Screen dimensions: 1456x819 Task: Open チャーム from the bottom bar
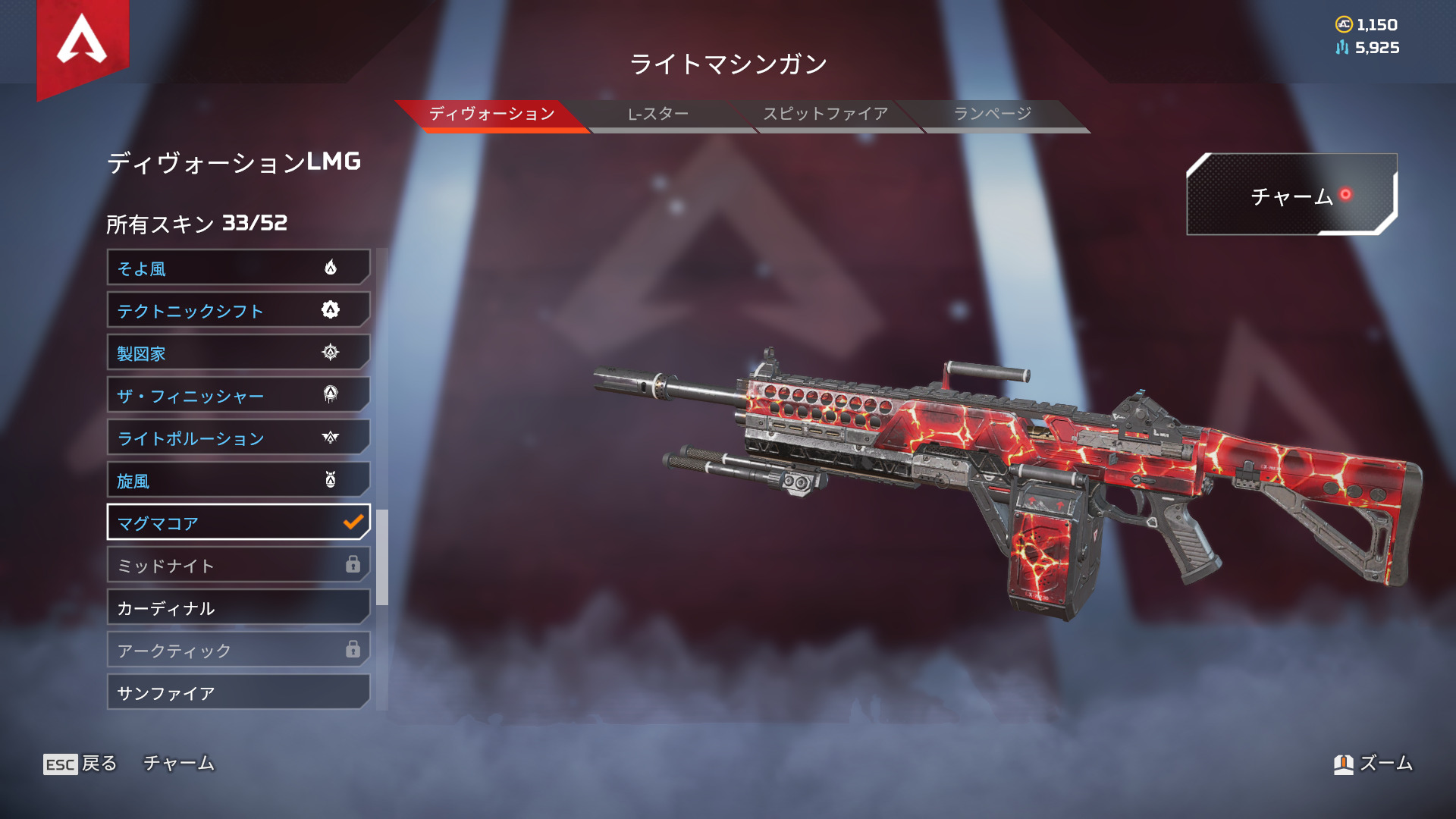pyautogui.click(x=179, y=764)
